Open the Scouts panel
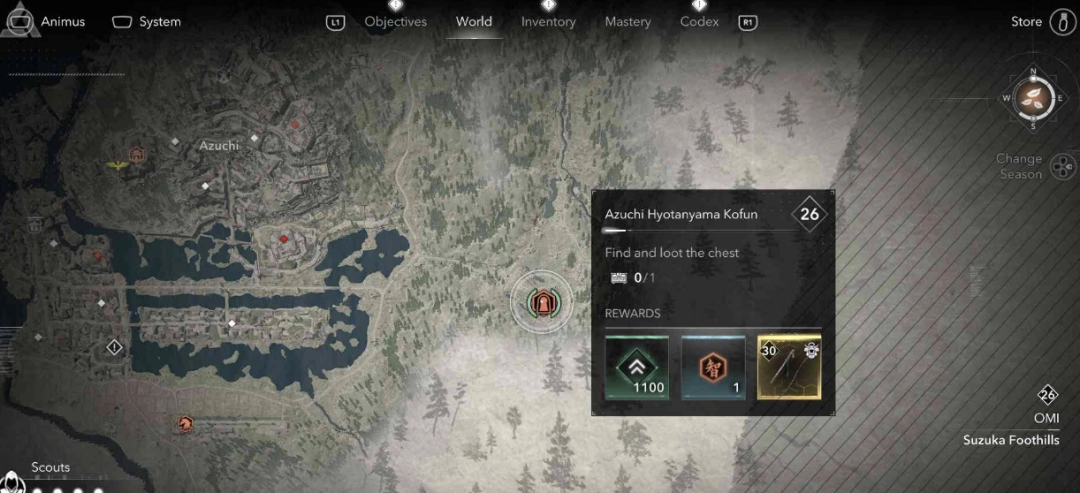This screenshot has height=493, width=1080. (50, 468)
